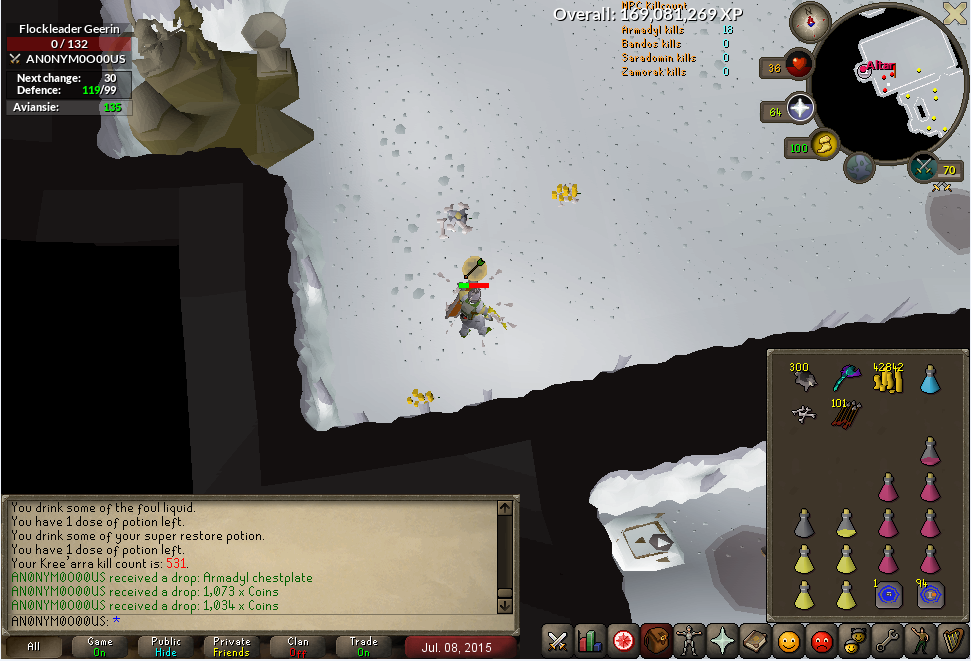Screen dimensions: 971x661
Task: Open the world map globe icon
Action: 860,169
